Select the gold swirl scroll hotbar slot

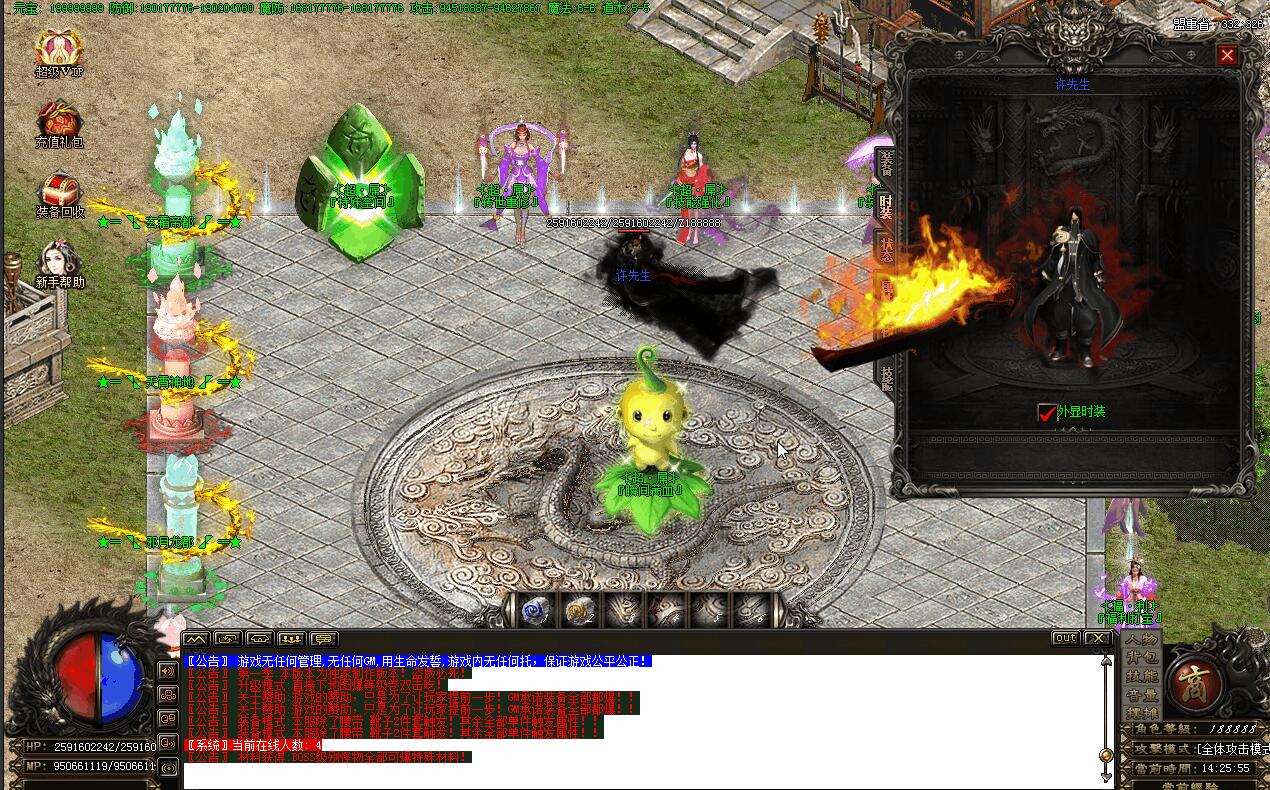click(577, 609)
